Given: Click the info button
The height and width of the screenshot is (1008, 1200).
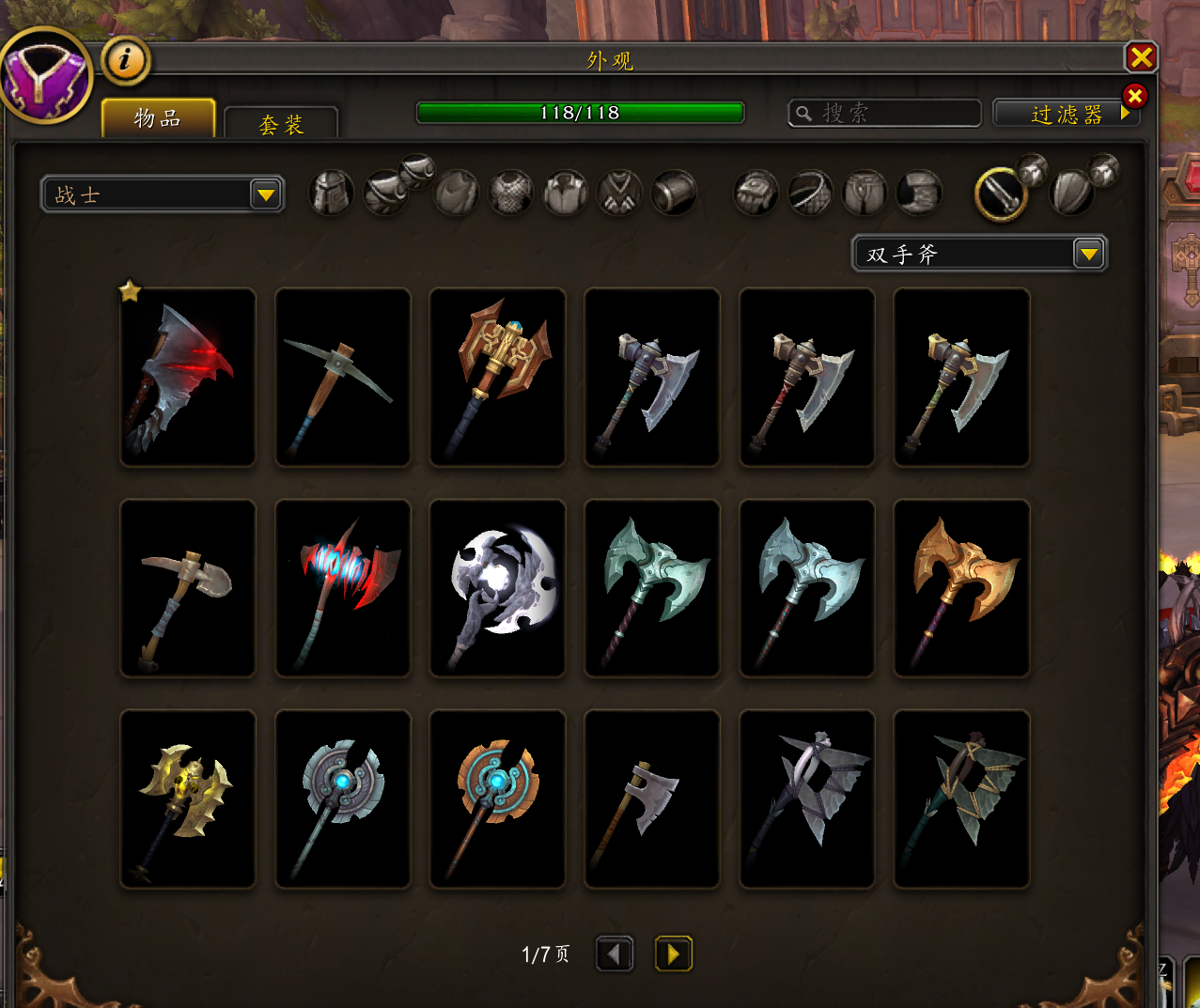Looking at the screenshot, I should point(125,61).
